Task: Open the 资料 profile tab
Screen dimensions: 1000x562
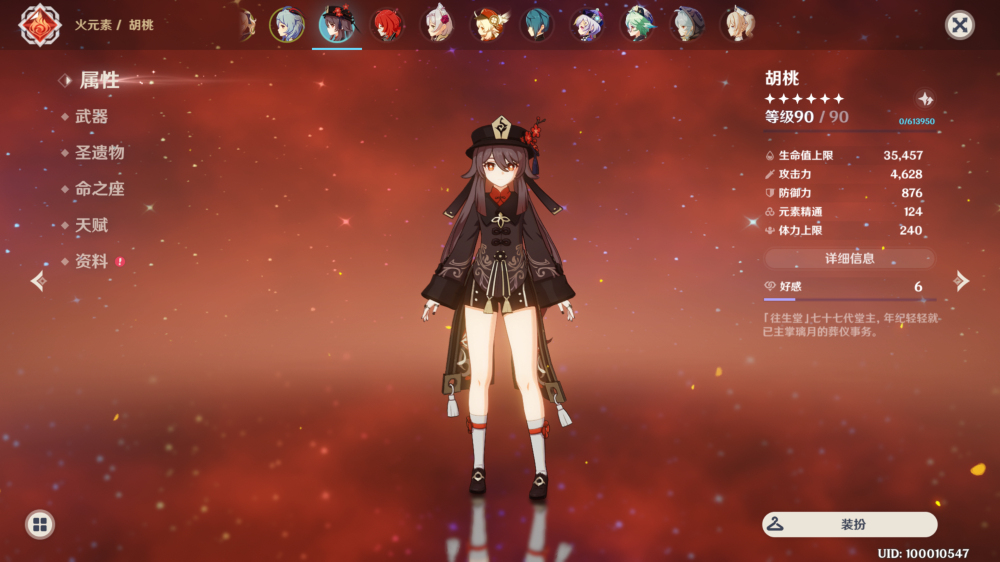Action: coord(91,261)
